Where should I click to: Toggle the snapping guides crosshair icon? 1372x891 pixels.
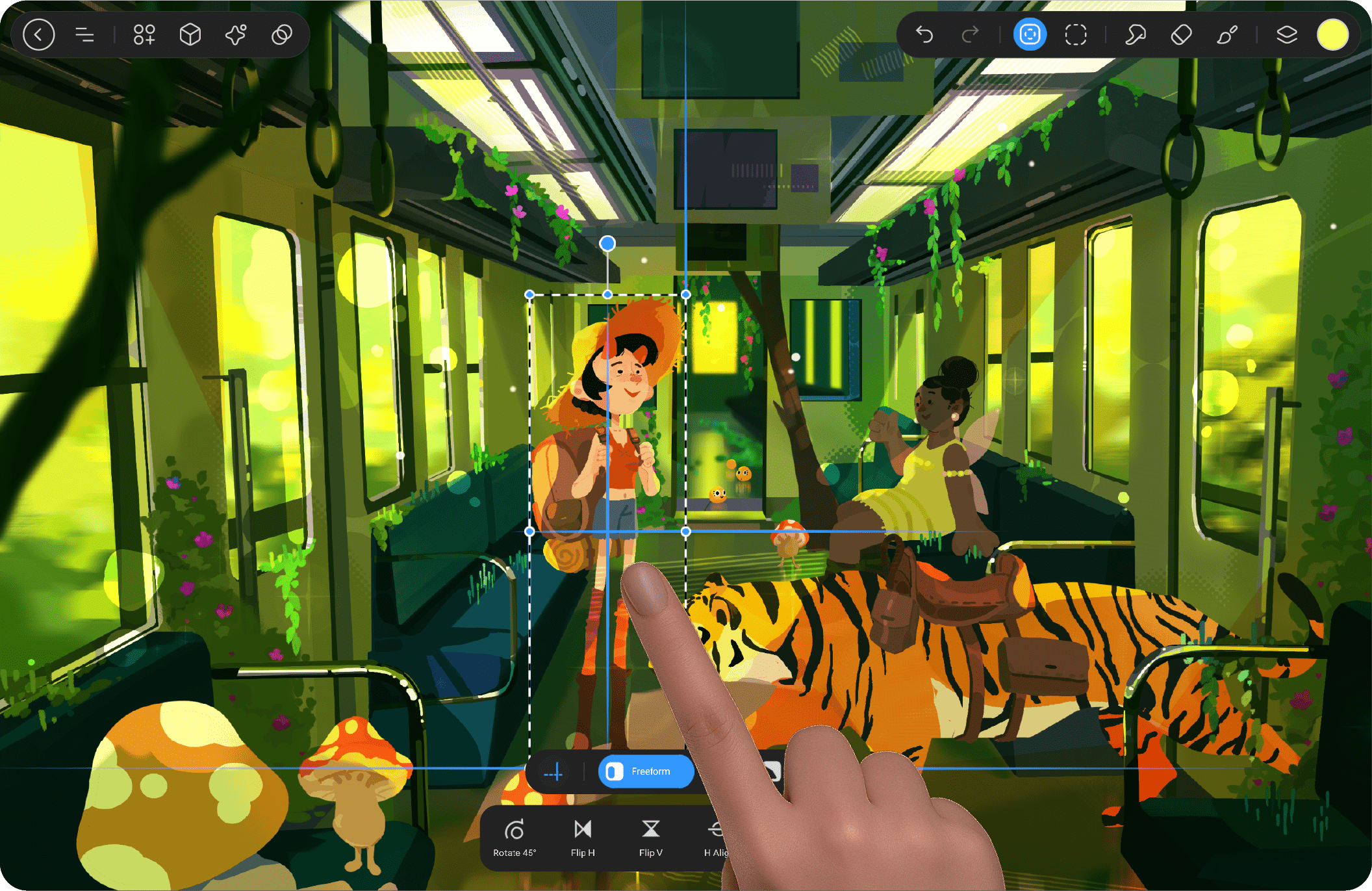553,772
